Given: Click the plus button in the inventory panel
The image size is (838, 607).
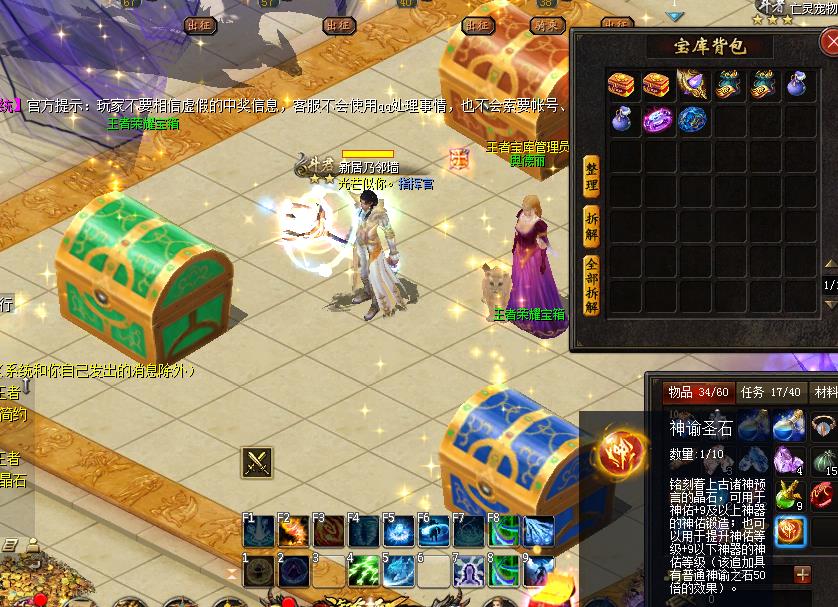Looking at the screenshot, I should click(802, 574).
